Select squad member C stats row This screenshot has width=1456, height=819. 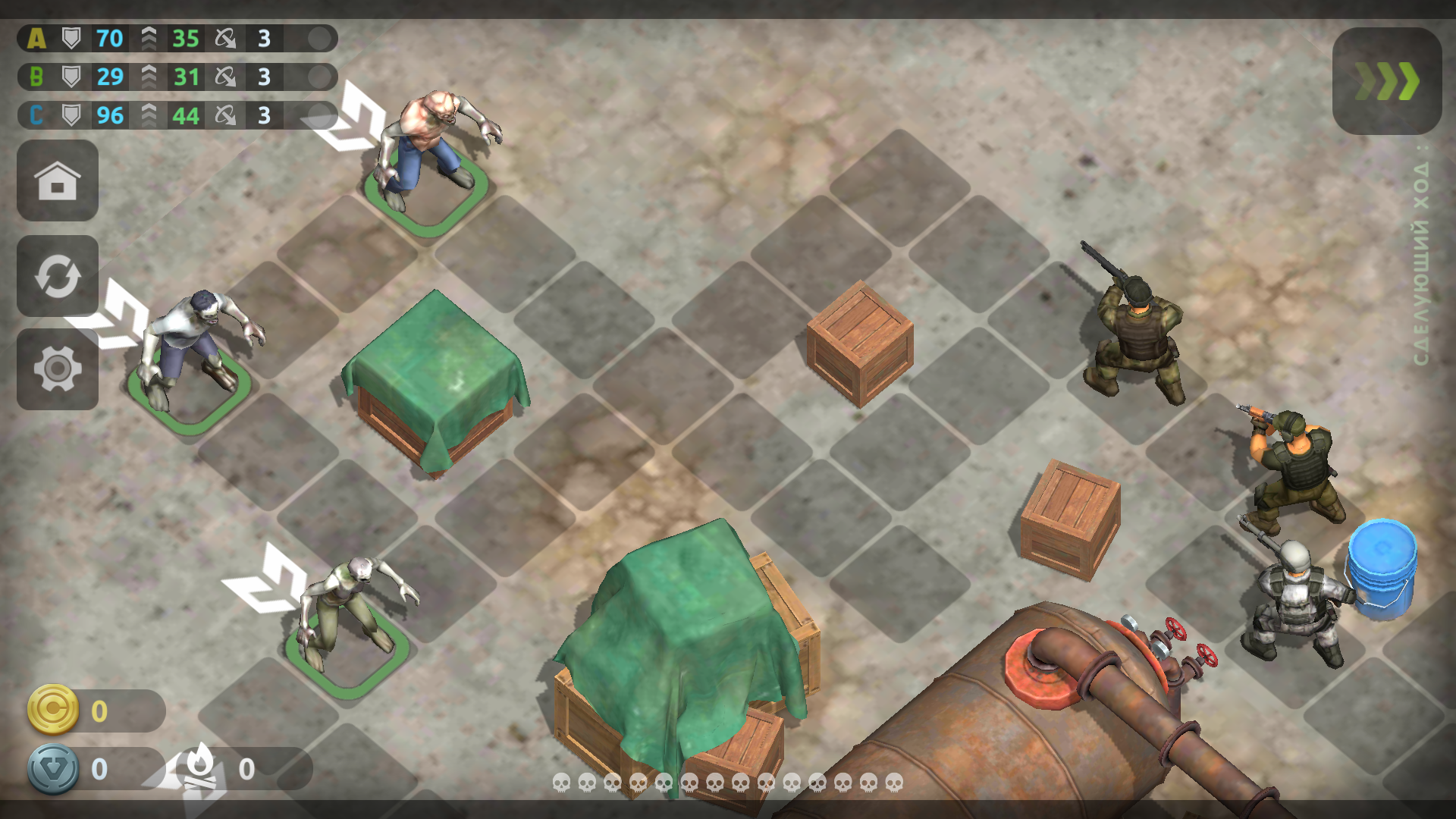click(177, 115)
